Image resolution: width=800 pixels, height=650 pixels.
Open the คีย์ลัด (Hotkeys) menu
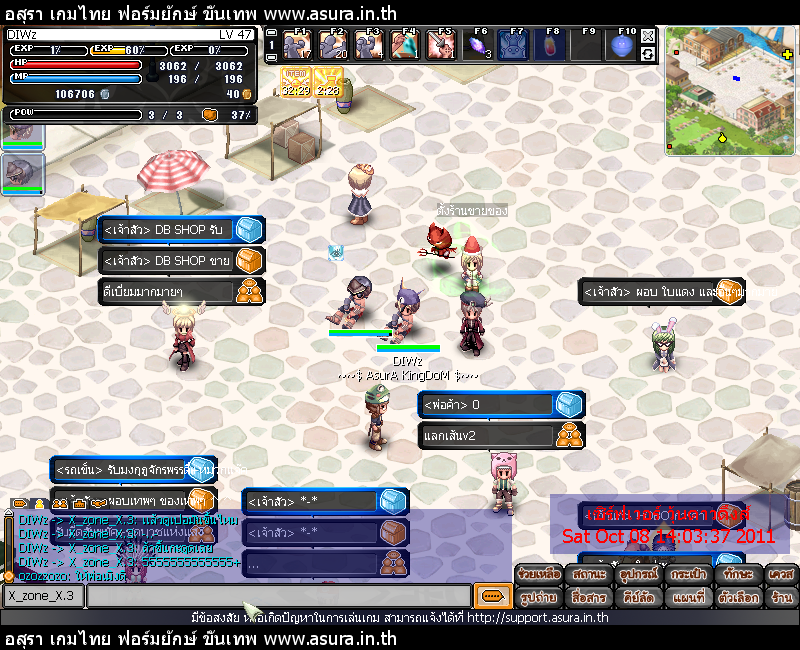(638, 597)
